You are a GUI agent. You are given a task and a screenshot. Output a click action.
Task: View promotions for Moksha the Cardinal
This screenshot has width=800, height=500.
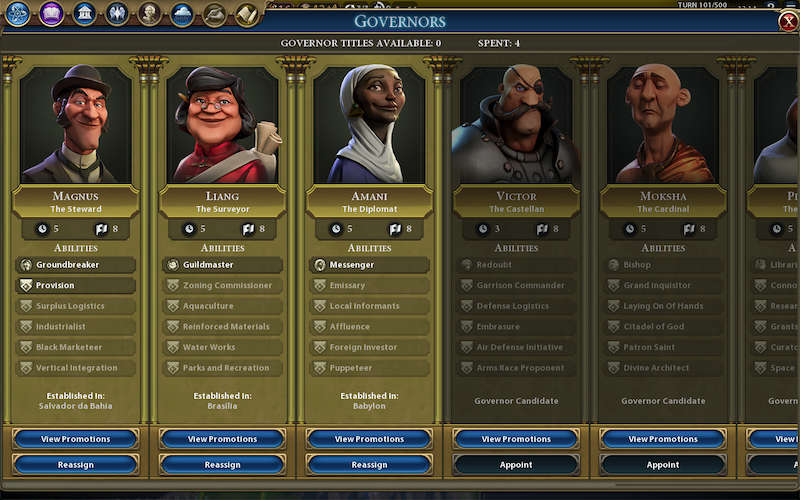663,439
